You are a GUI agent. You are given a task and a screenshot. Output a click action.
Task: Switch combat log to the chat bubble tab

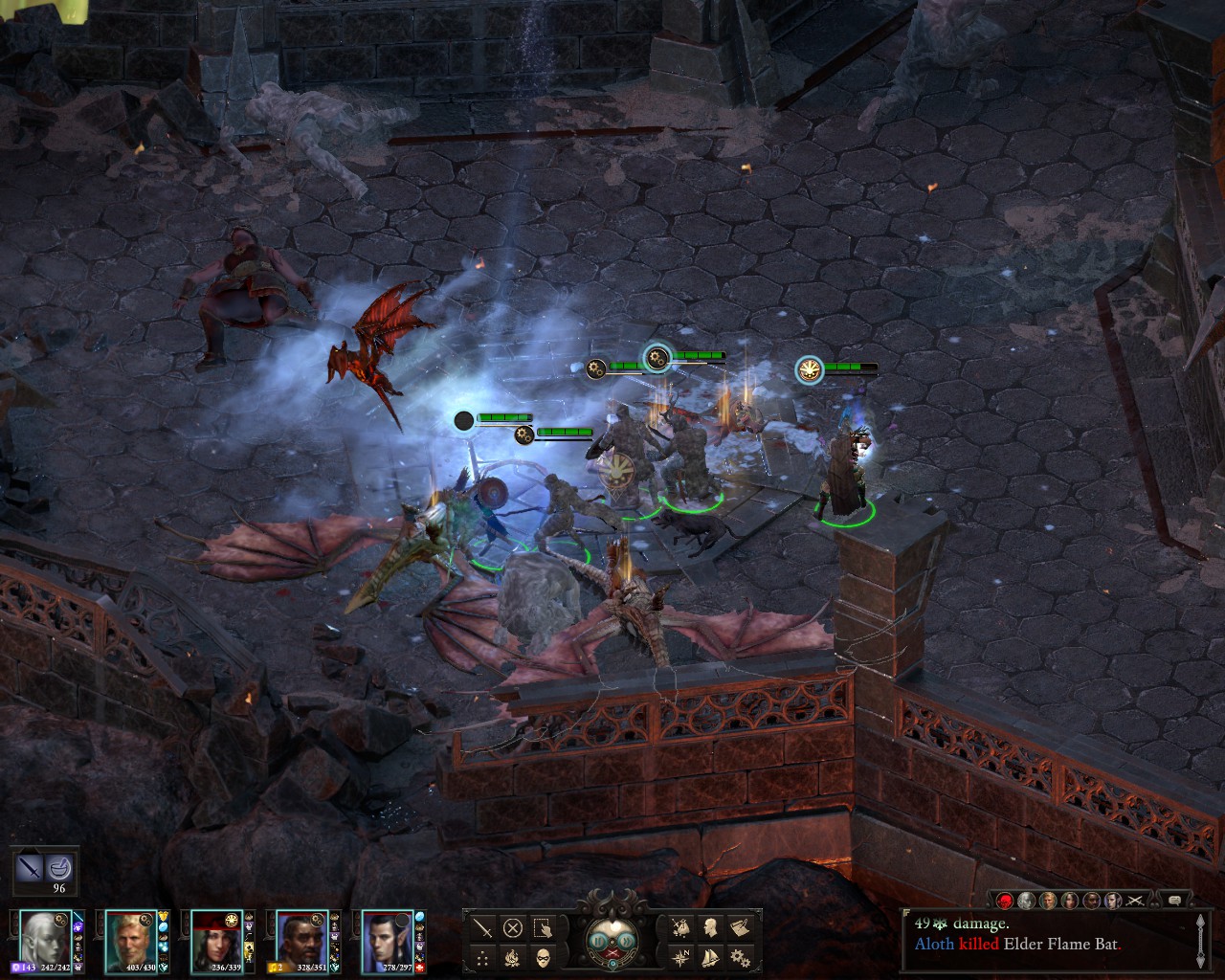pyautogui.click(x=1174, y=900)
